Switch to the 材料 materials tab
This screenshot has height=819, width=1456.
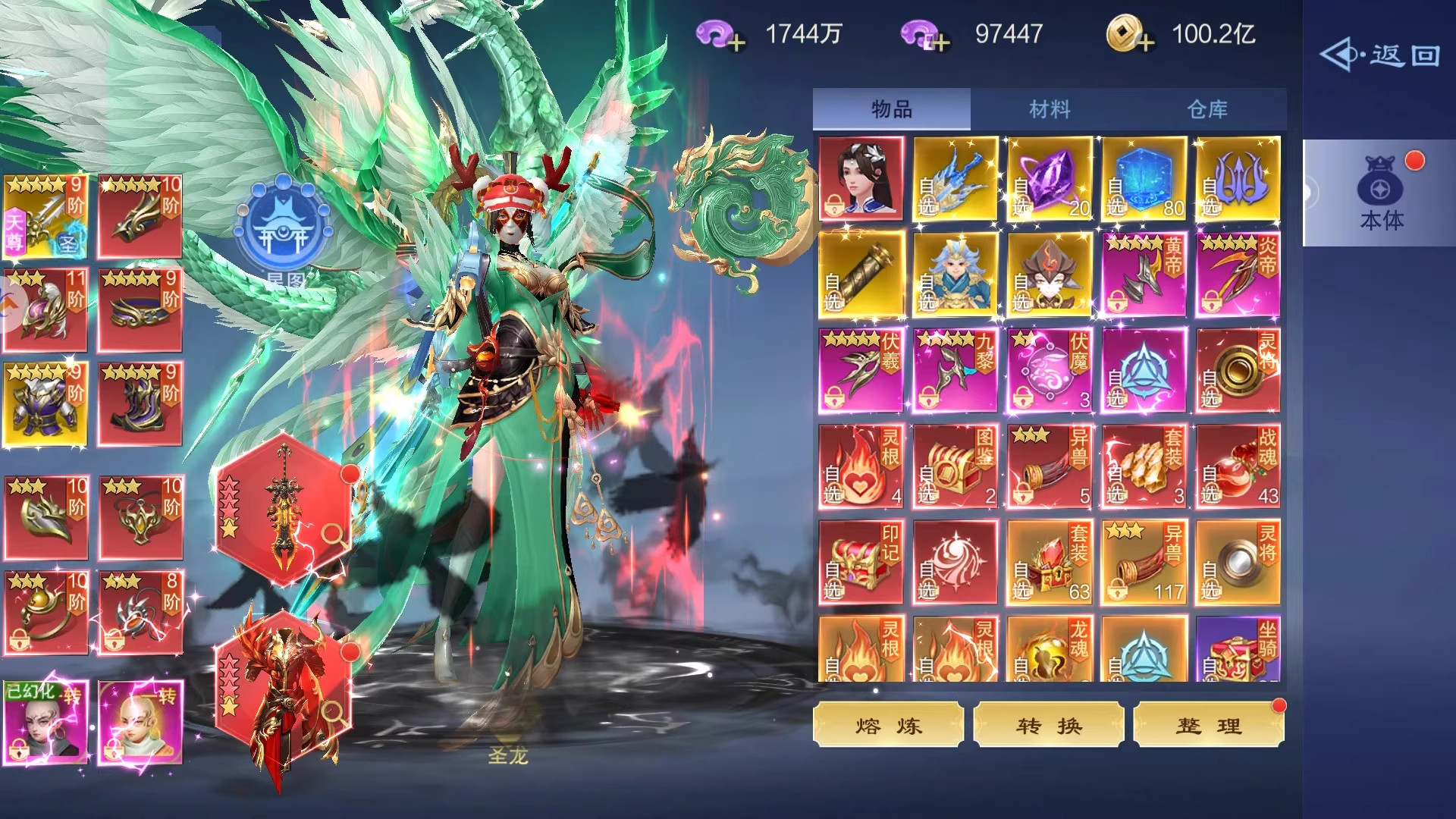tap(1050, 109)
